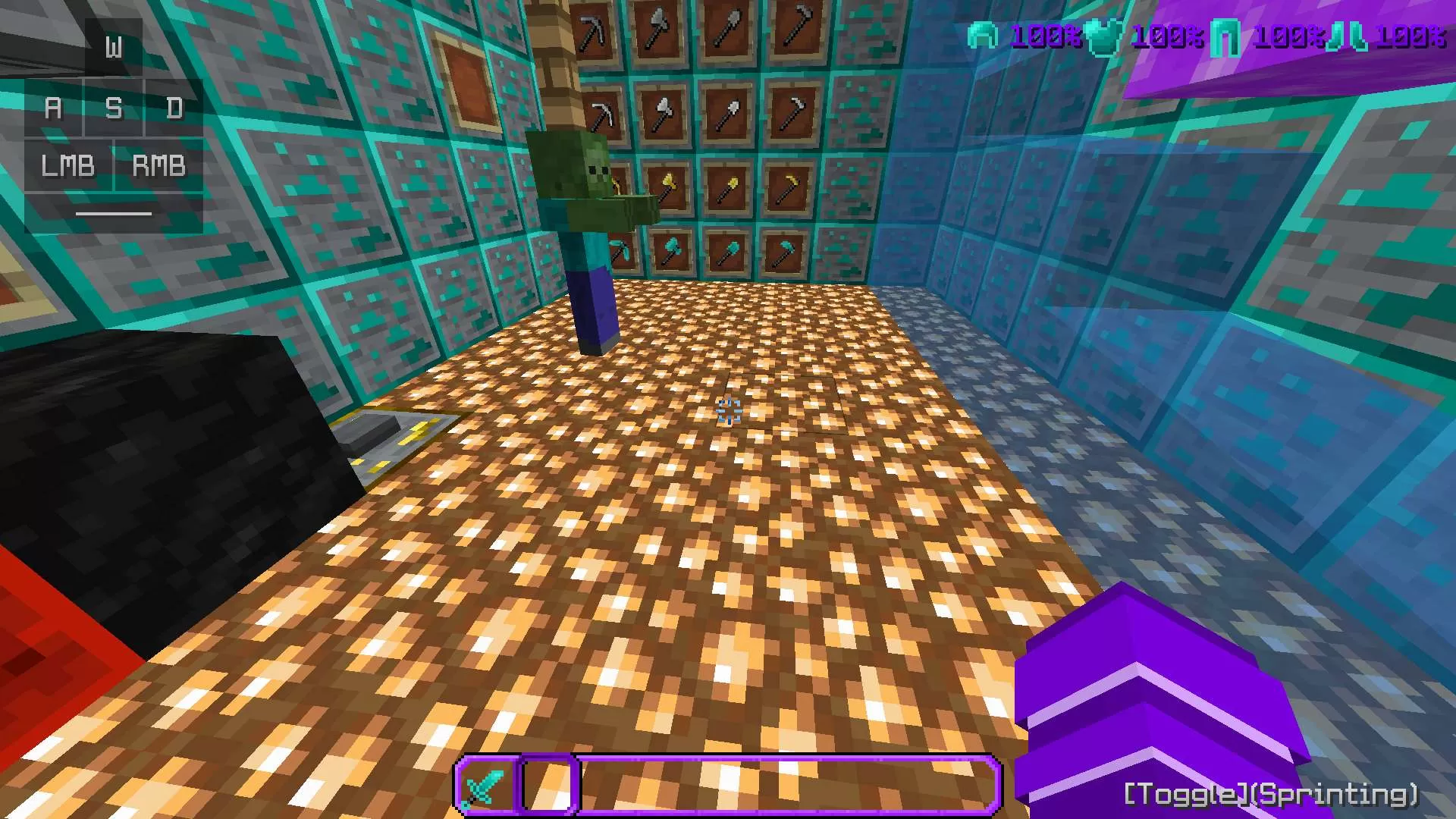
Task: Click the stone hoe item frame
Action: click(x=796, y=30)
